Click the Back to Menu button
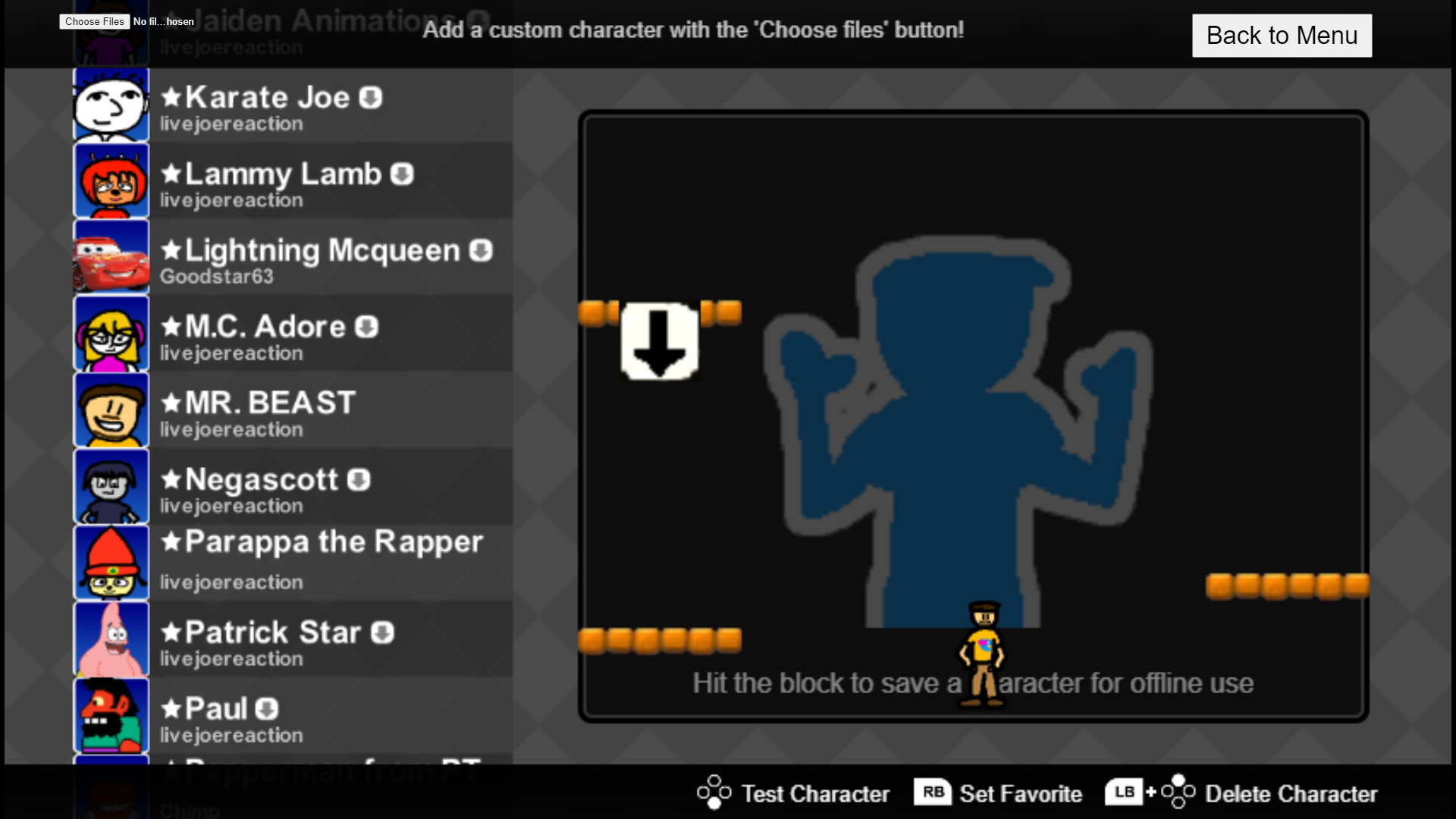The width and height of the screenshot is (1456, 819). coord(1282,35)
